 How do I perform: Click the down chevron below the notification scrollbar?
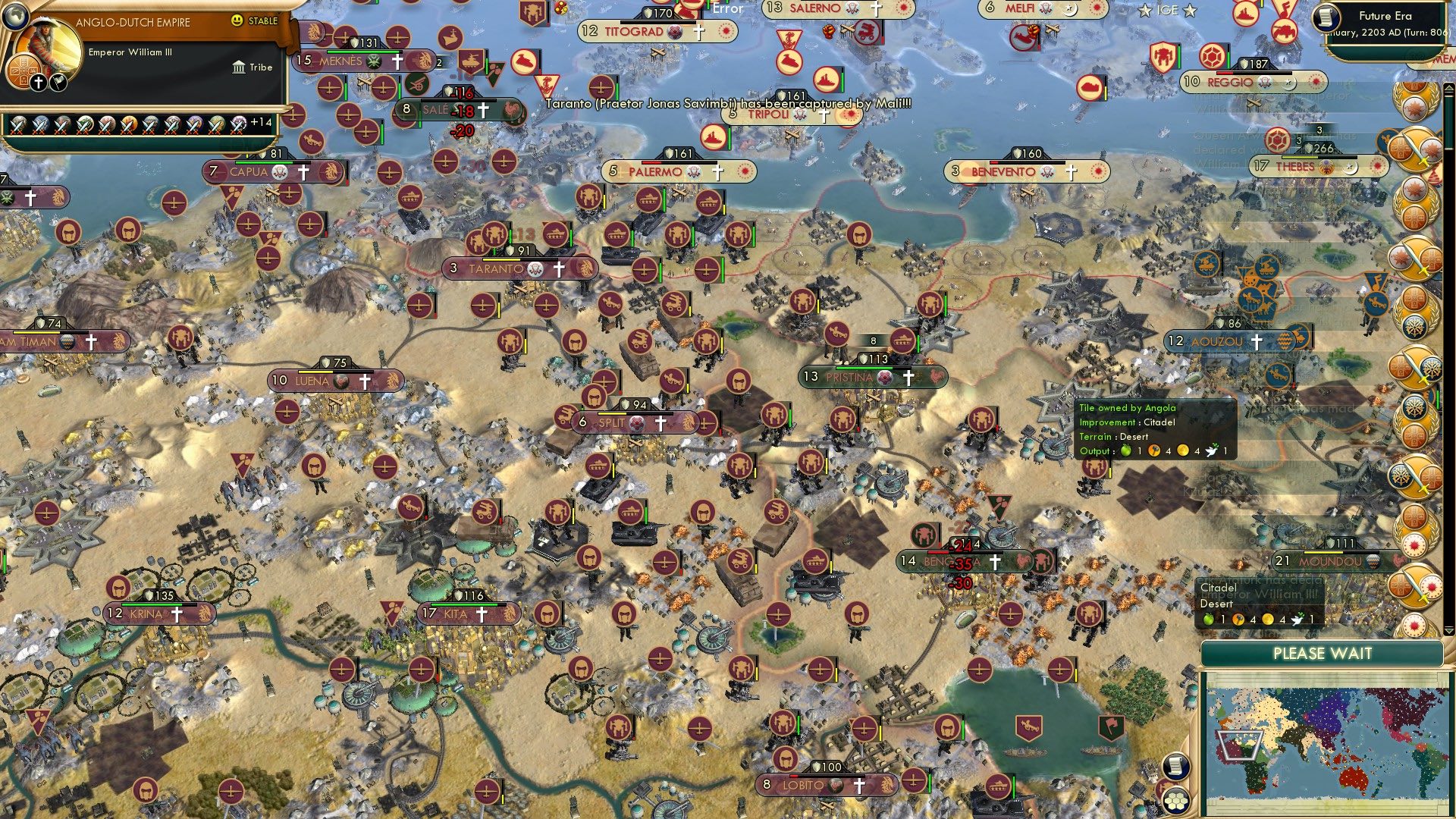coord(1449,630)
